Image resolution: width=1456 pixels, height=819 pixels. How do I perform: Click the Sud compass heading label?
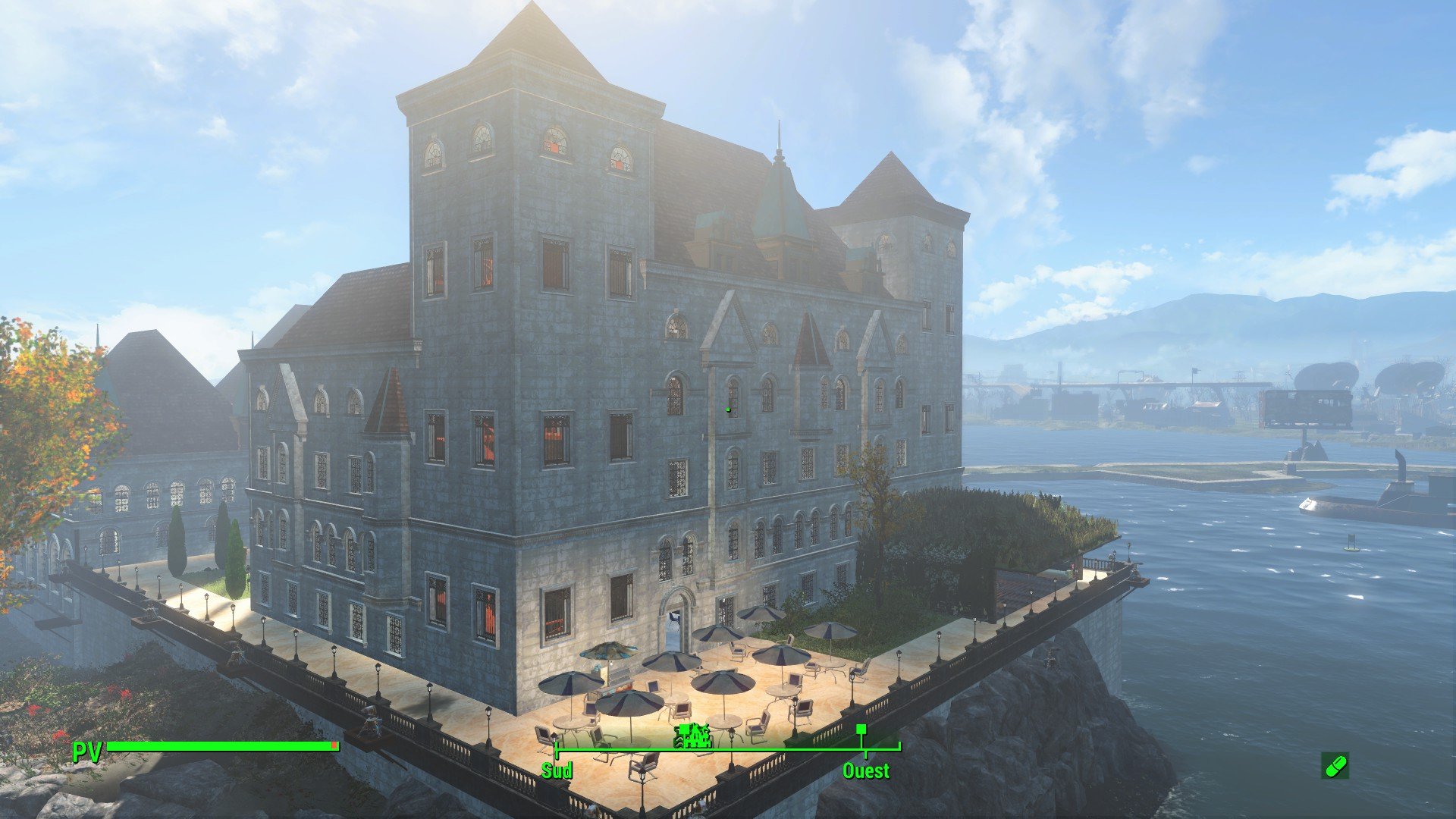point(557,771)
